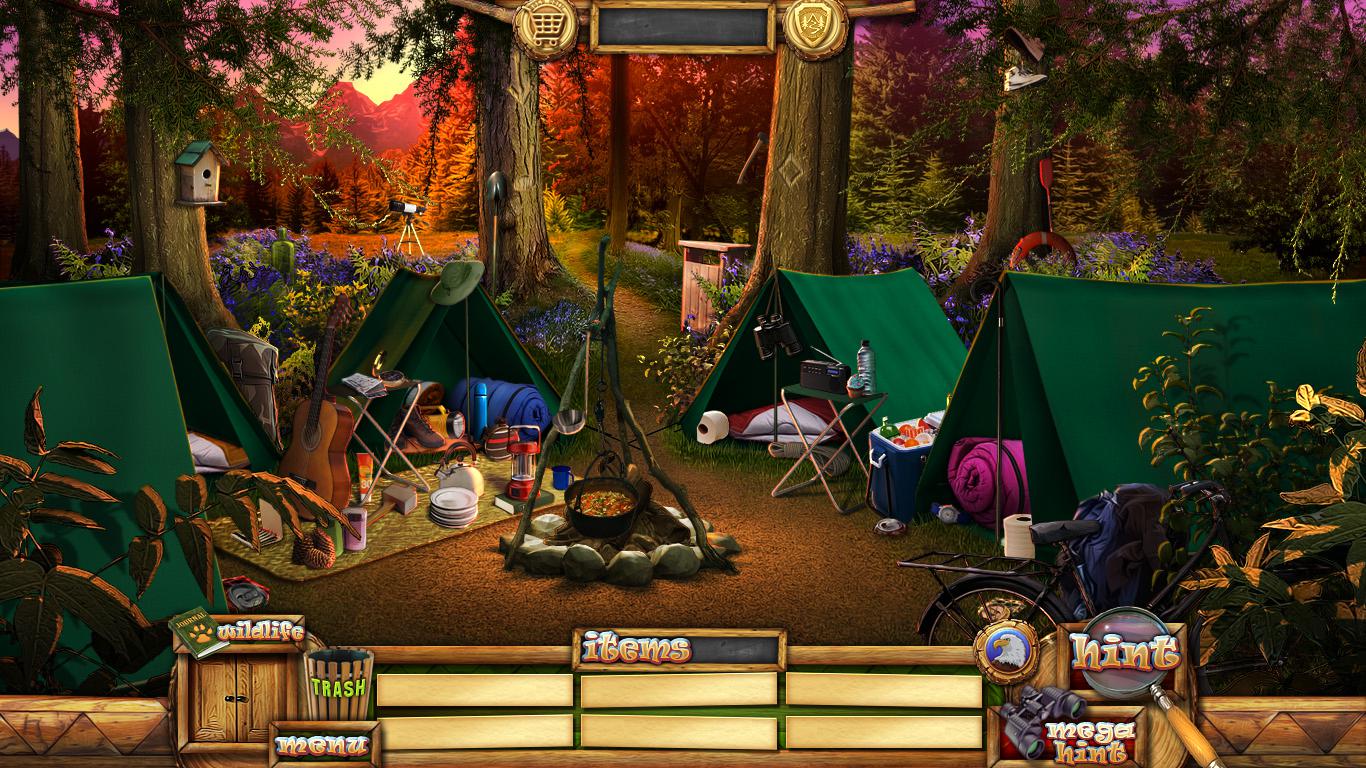1366x768 pixels.
Task: Open the trash can
Action: click(338, 685)
